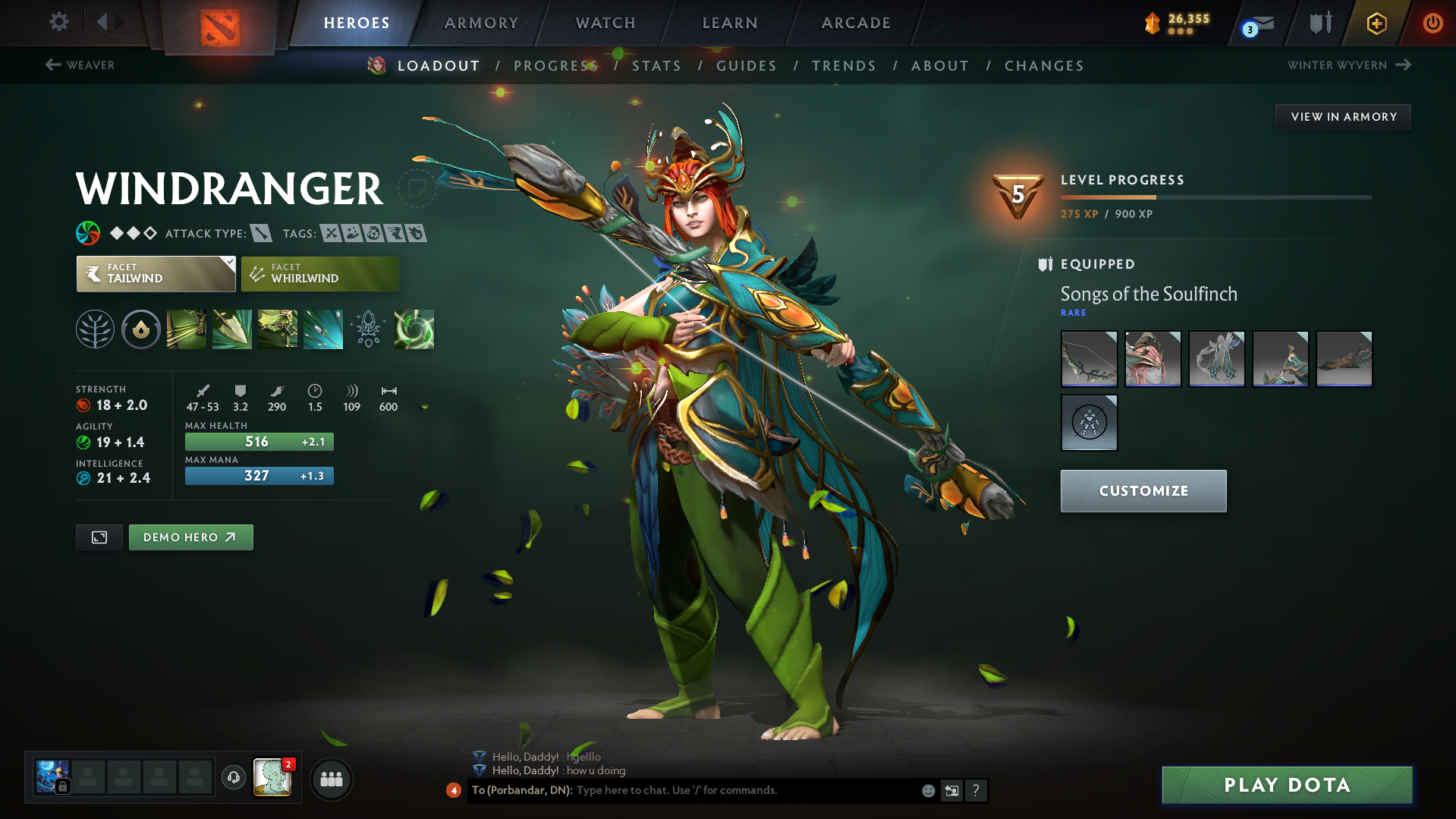Screen dimensions: 1456x819
Task: Open the Talent Tree icon
Action: click(94, 329)
